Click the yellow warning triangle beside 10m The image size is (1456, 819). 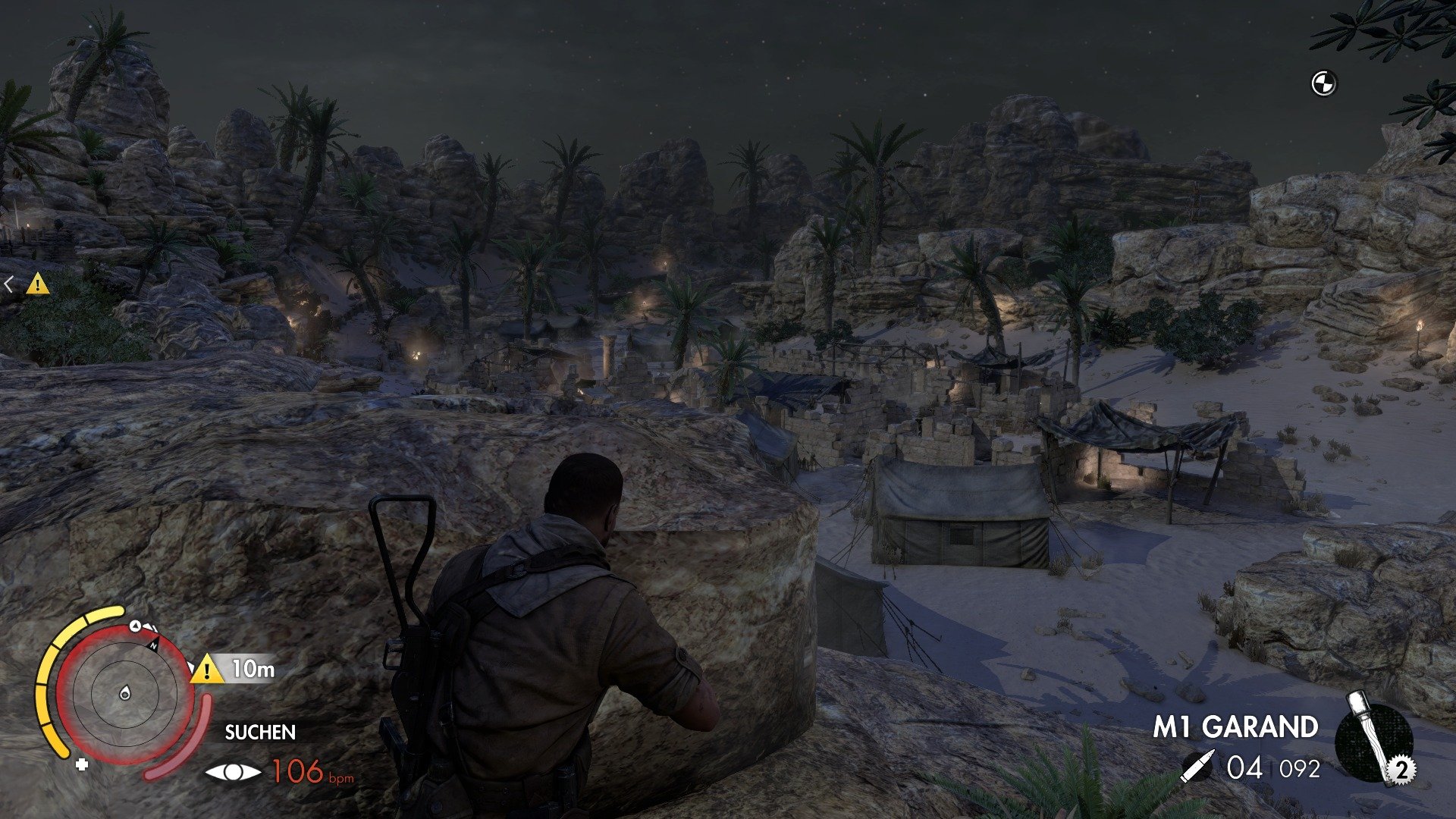[206, 670]
